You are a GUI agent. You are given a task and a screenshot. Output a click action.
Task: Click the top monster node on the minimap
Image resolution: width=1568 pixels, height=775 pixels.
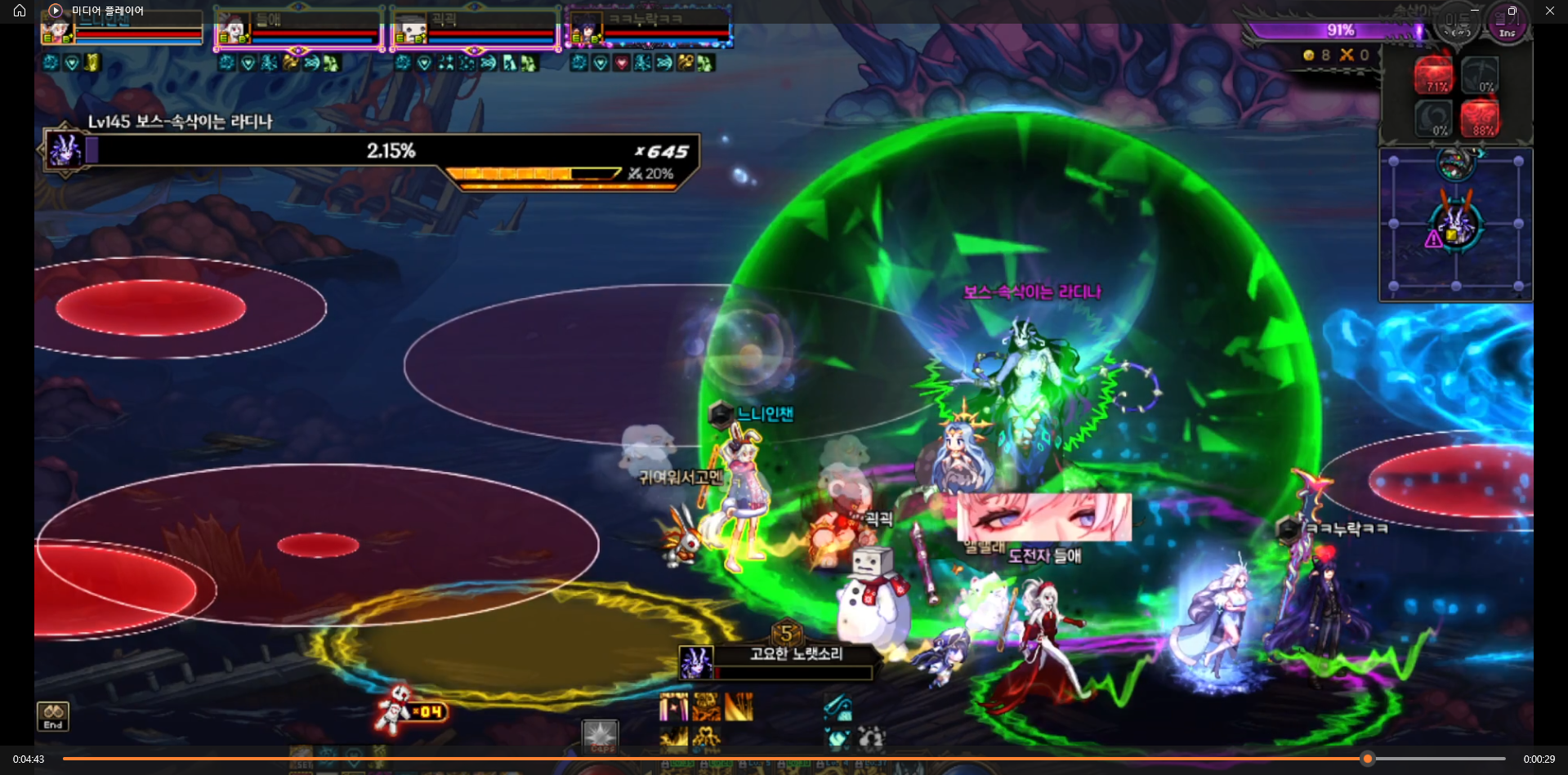coord(1455,163)
